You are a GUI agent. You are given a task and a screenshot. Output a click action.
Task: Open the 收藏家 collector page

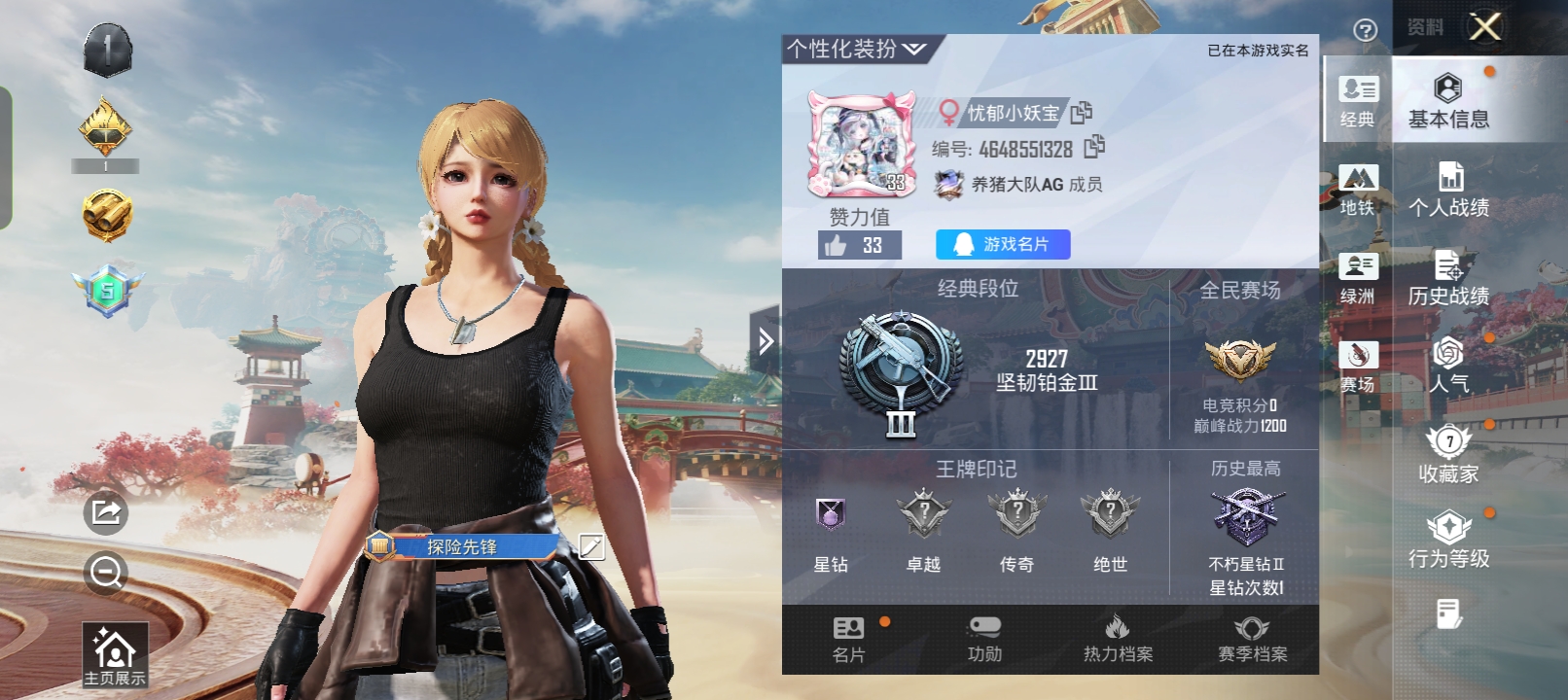tap(1448, 455)
